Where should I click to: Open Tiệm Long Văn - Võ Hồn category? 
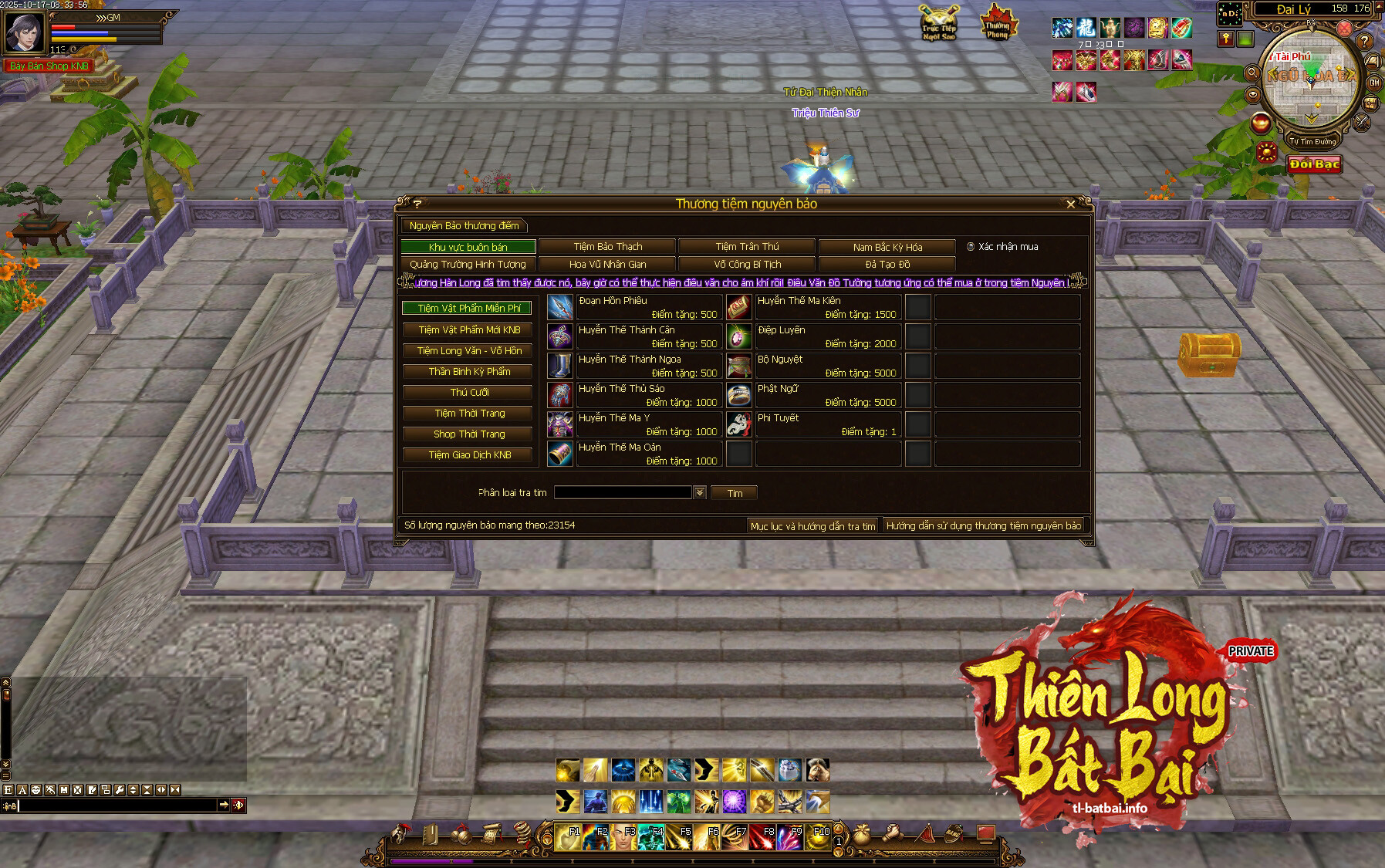click(469, 350)
